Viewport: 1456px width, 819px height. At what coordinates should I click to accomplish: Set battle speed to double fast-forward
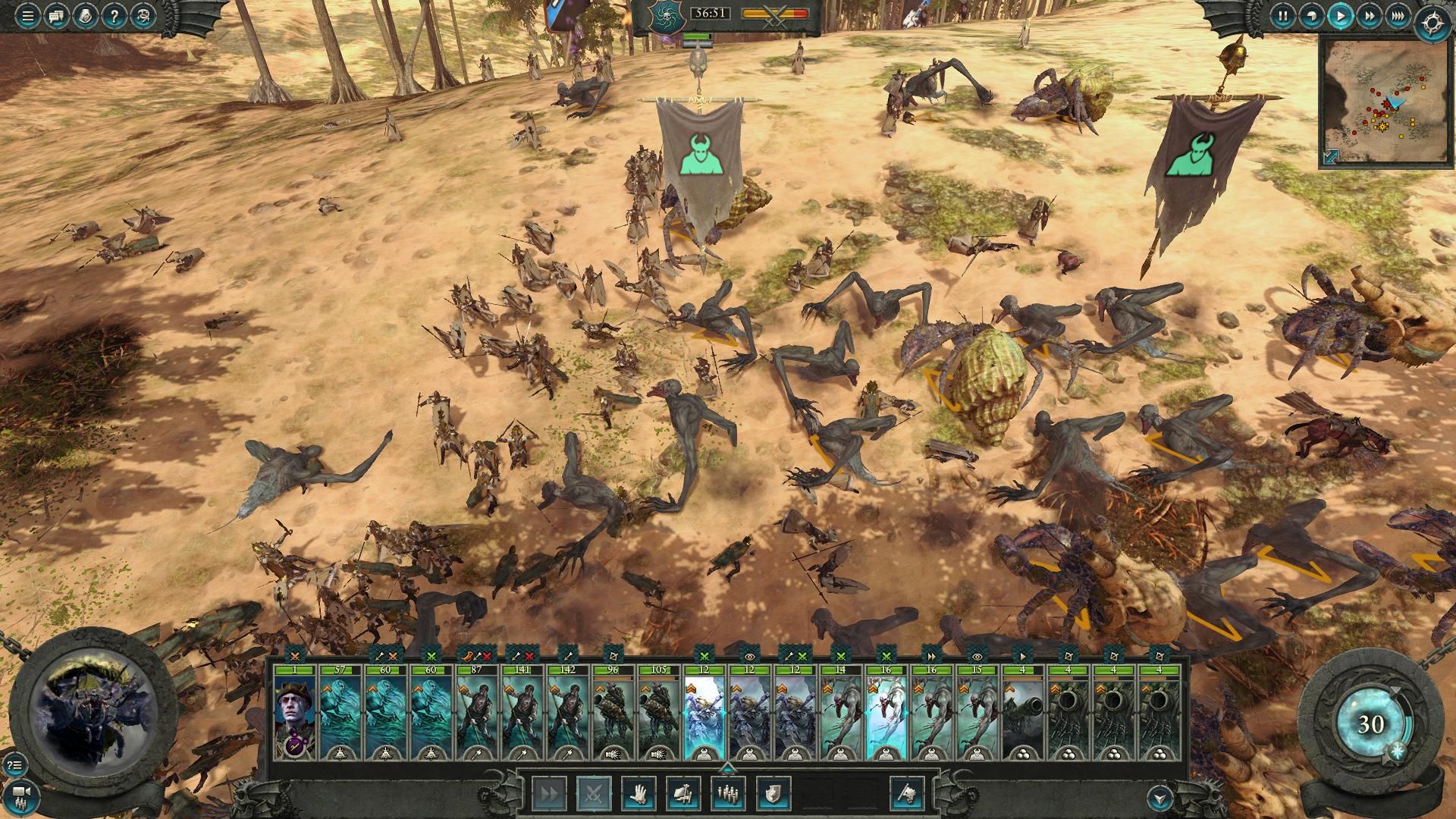point(1369,15)
